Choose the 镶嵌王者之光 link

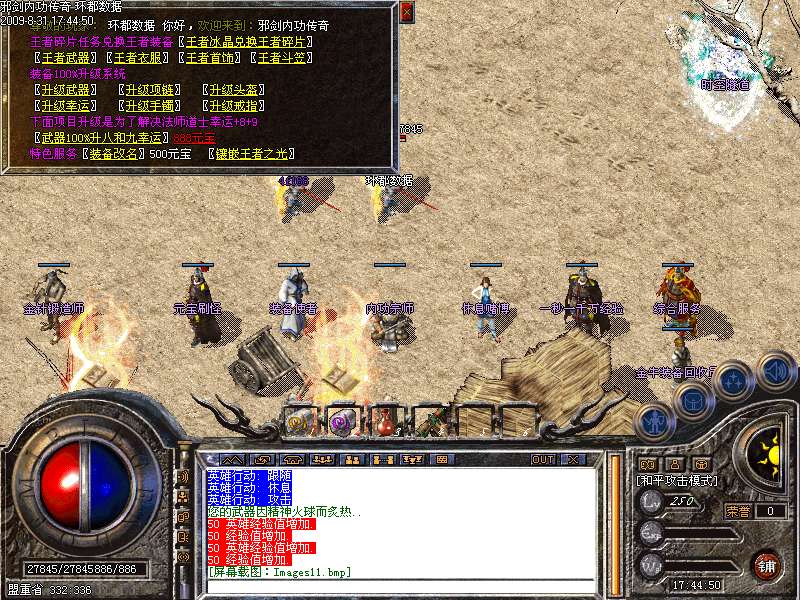click(258, 153)
